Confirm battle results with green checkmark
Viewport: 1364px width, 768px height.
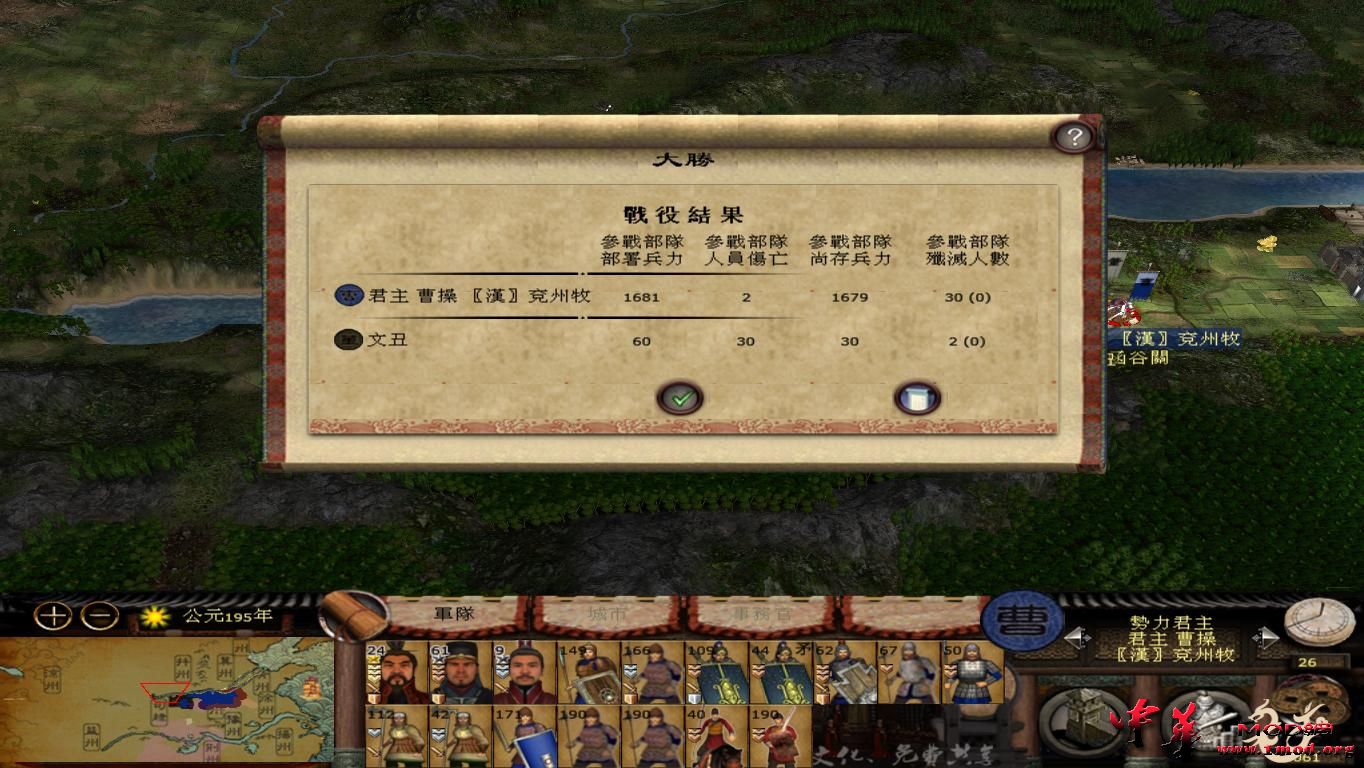681,397
